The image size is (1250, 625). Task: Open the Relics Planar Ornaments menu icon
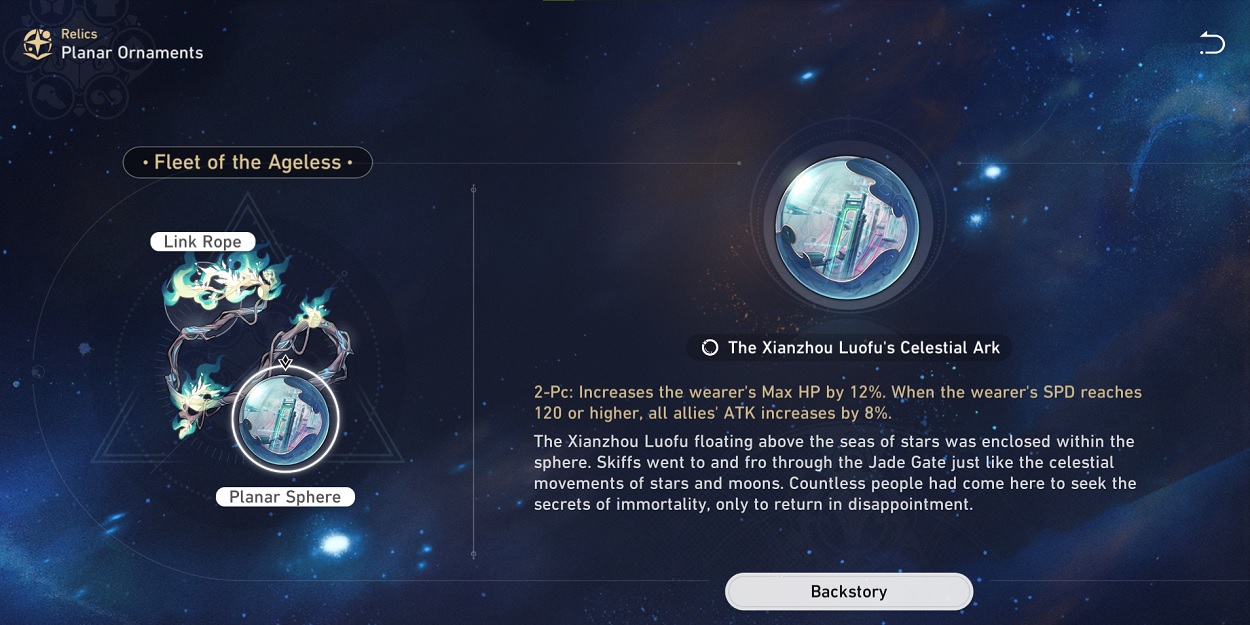(x=38, y=44)
